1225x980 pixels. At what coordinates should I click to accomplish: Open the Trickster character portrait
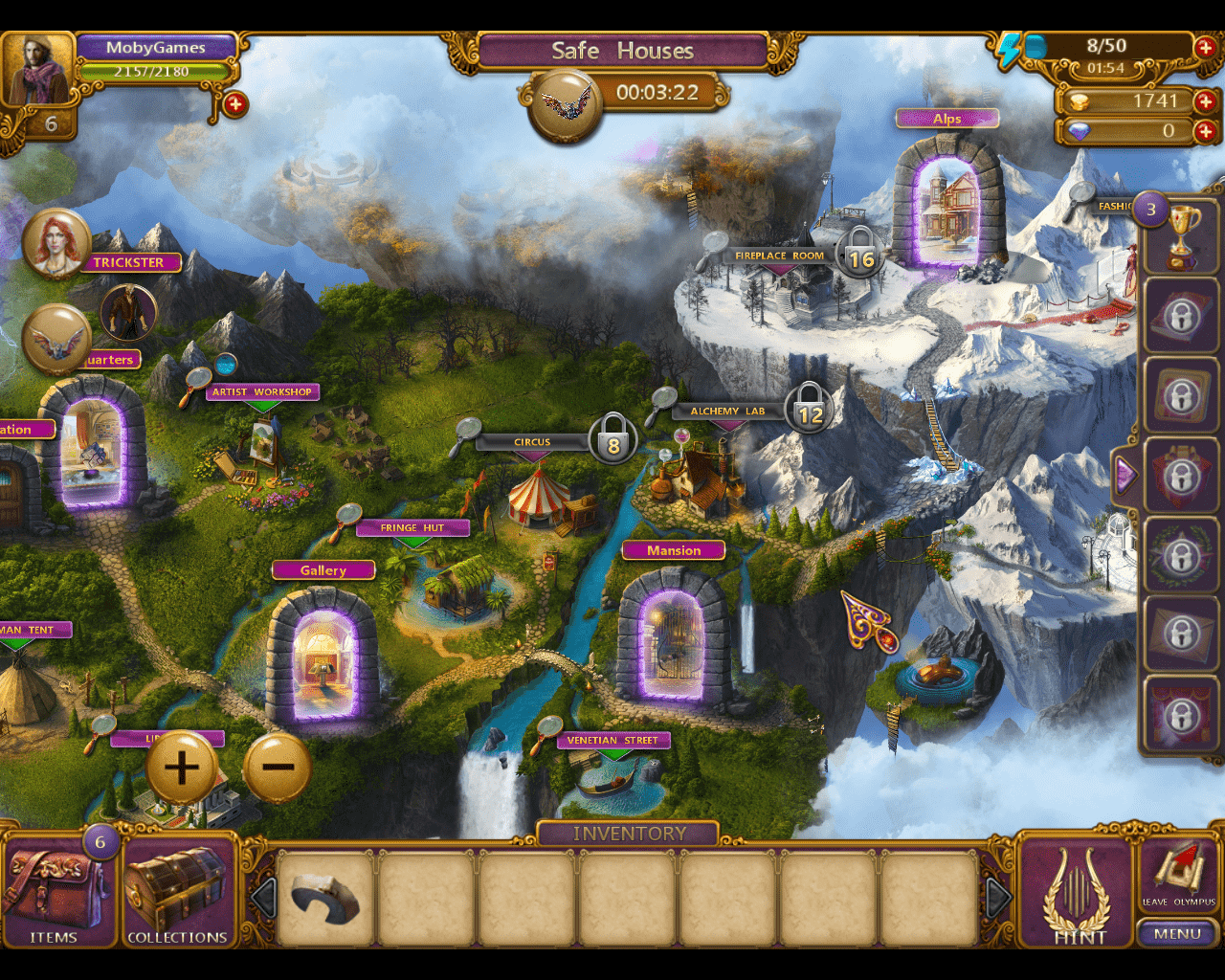click(x=56, y=244)
